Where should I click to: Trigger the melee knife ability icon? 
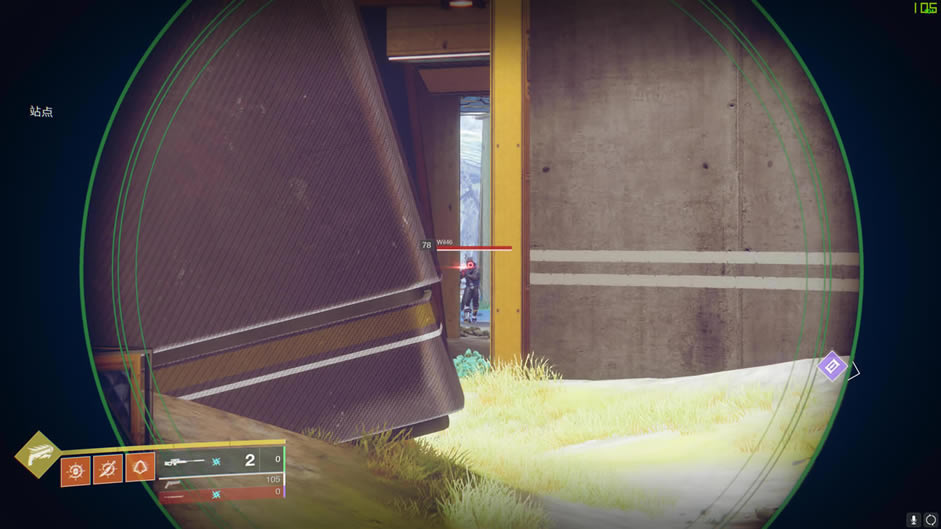108,468
